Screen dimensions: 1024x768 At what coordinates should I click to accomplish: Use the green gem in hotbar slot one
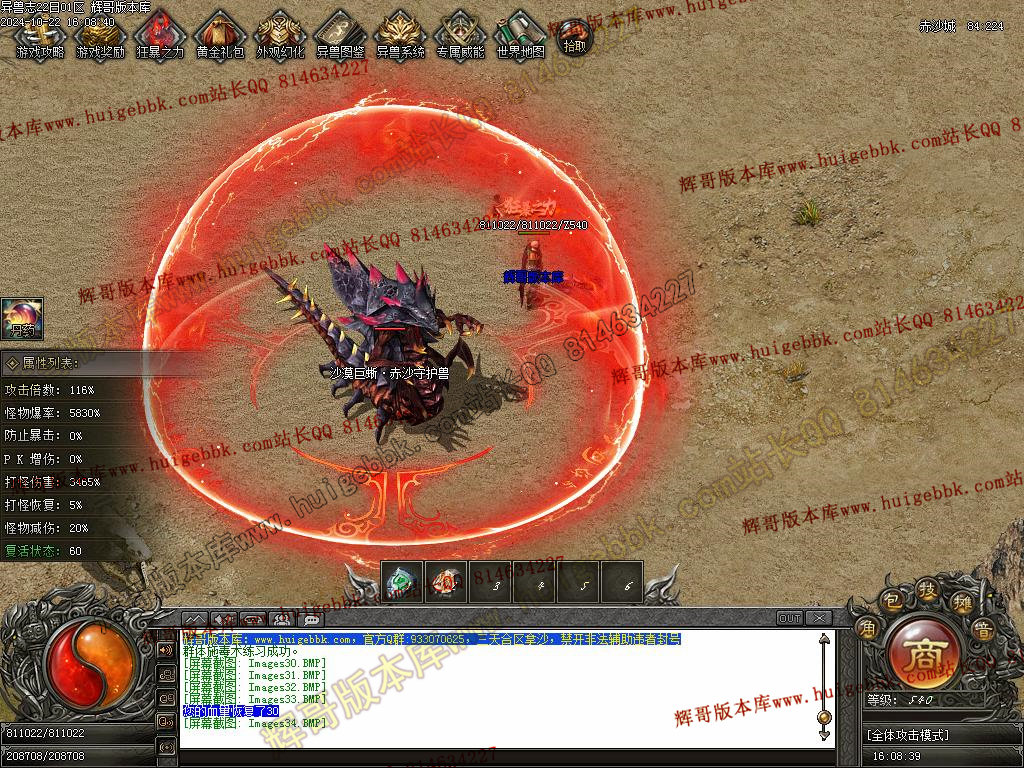[402, 582]
